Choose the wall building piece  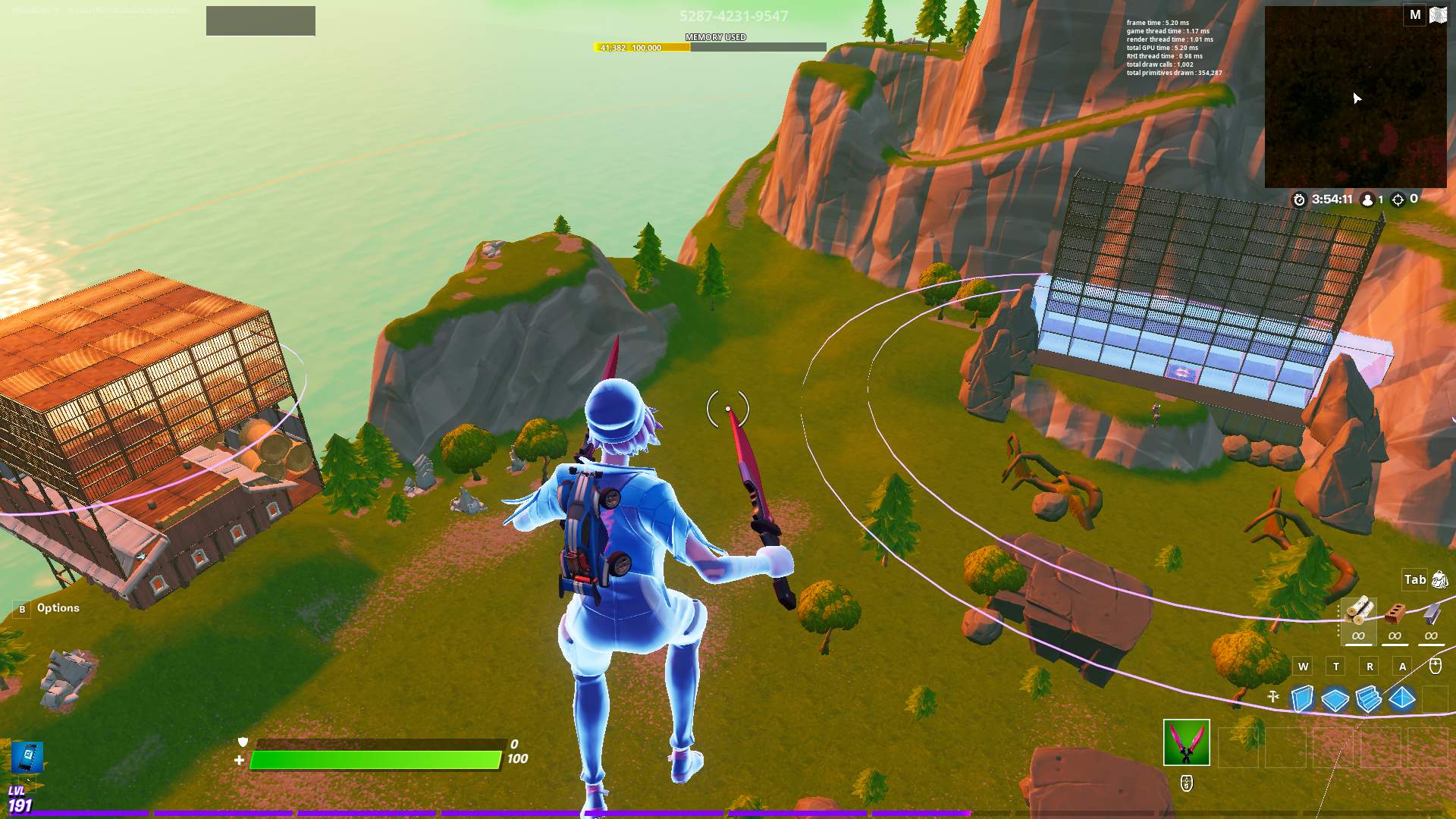click(x=1302, y=698)
